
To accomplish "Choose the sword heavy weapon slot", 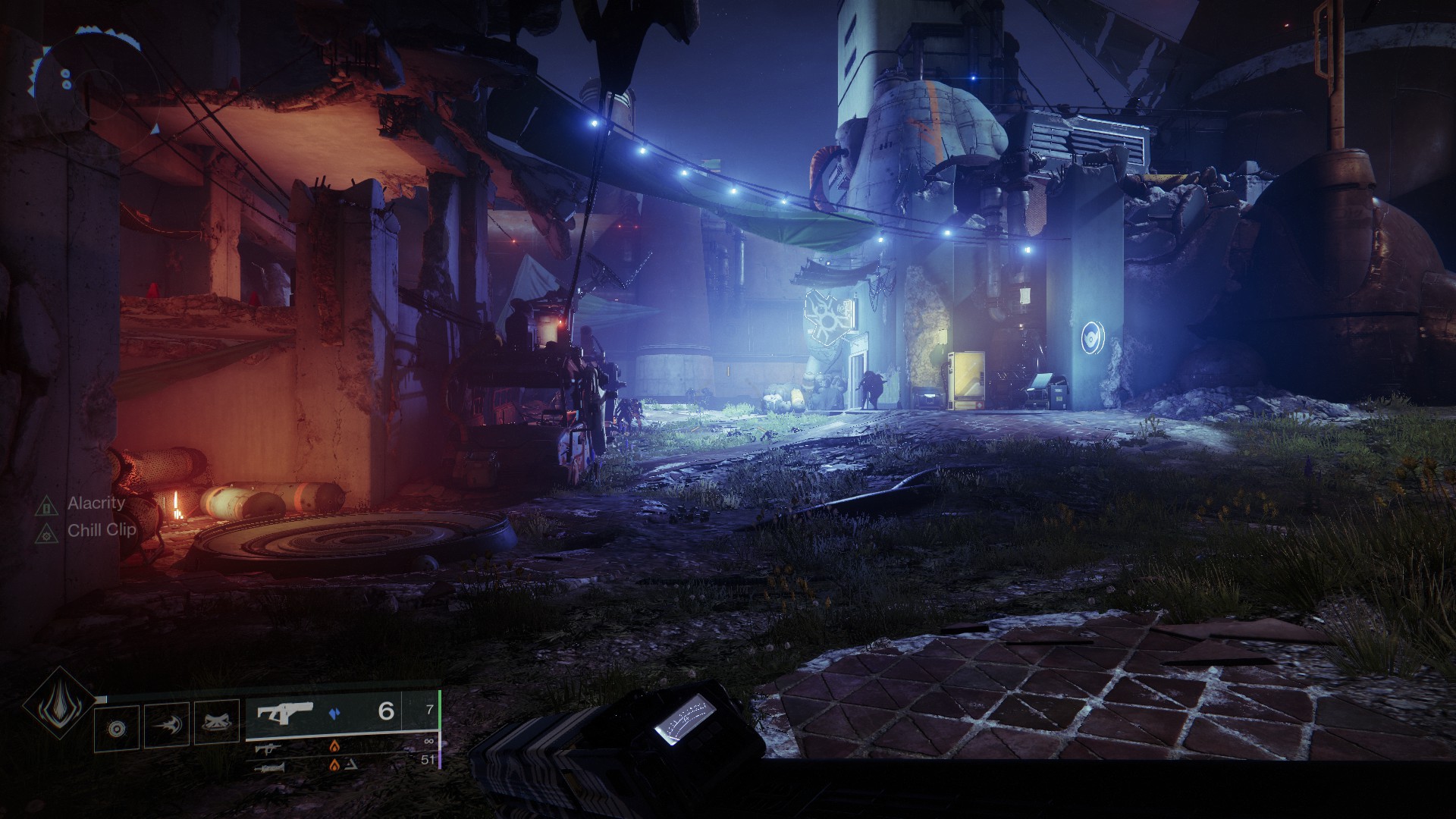I will click(x=272, y=767).
